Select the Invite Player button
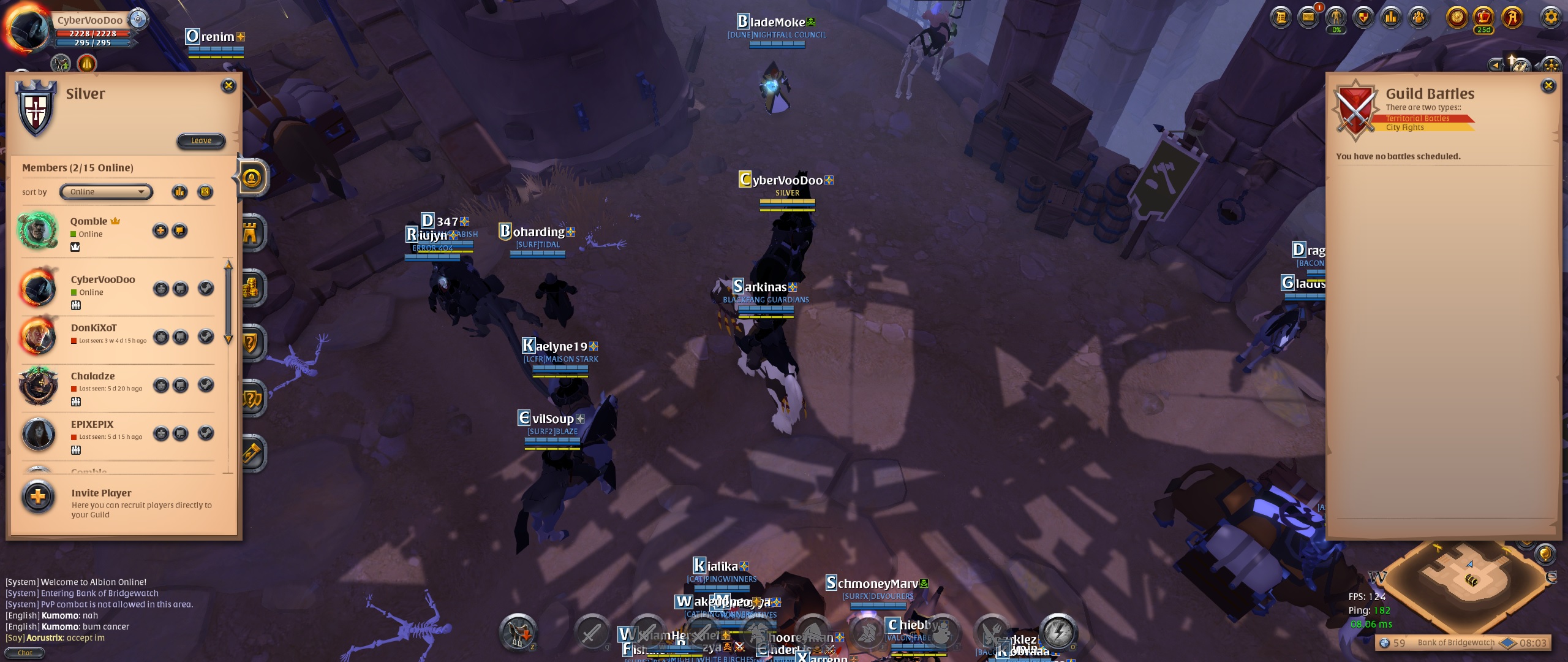 (38, 496)
